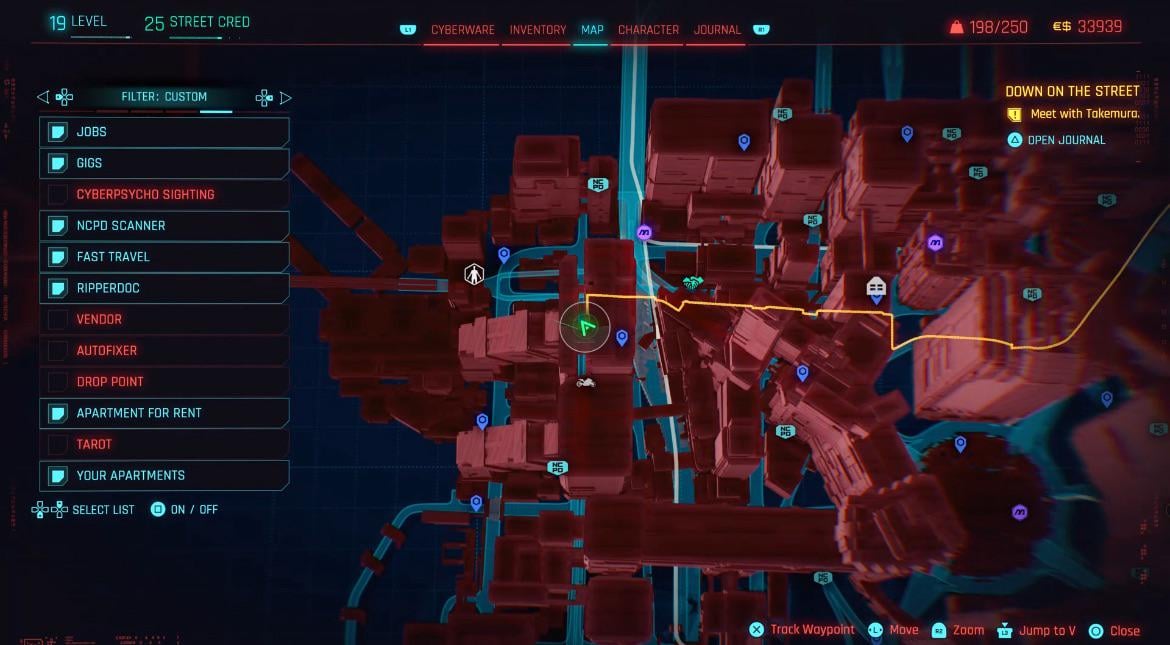The image size is (1170, 645).
Task: Select the motorcycle vehicle marker on map
Action: point(586,382)
